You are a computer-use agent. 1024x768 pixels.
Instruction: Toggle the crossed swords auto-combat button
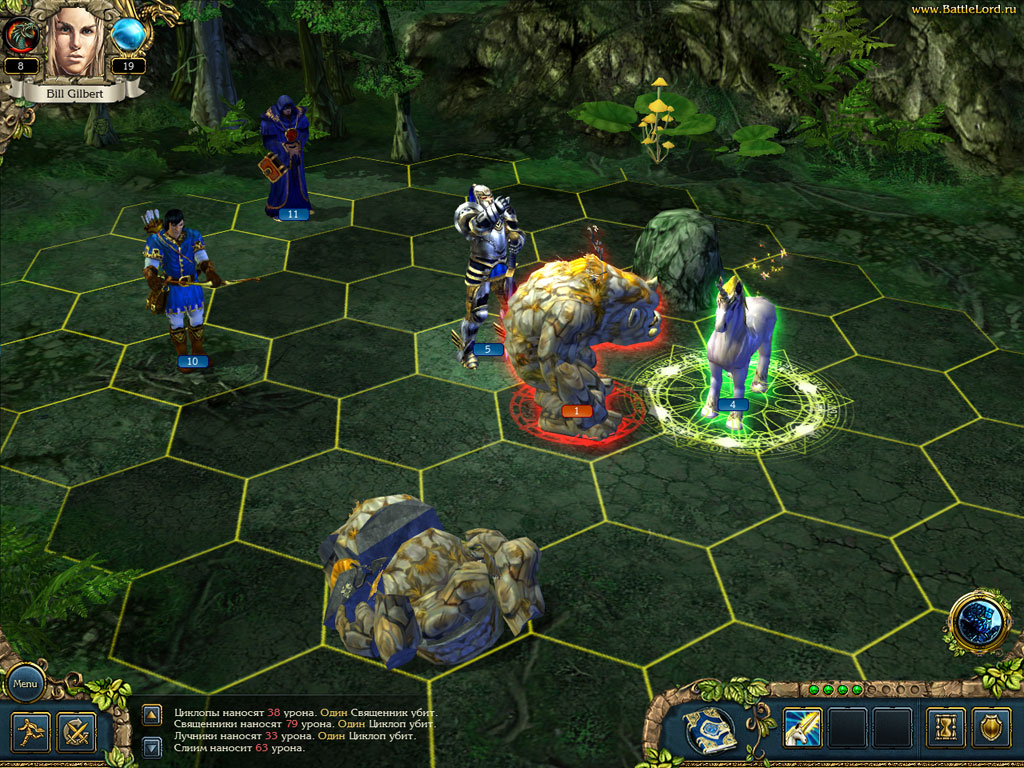click(x=76, y=732)
